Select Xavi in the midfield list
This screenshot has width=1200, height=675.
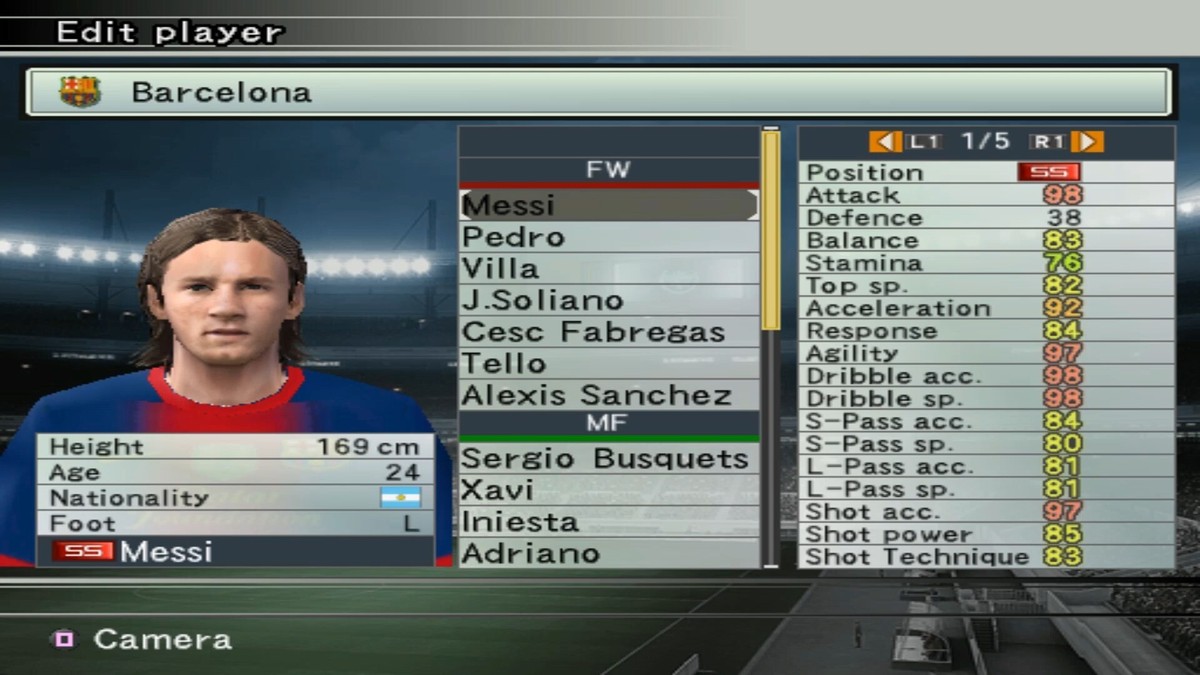coord(608,490)
